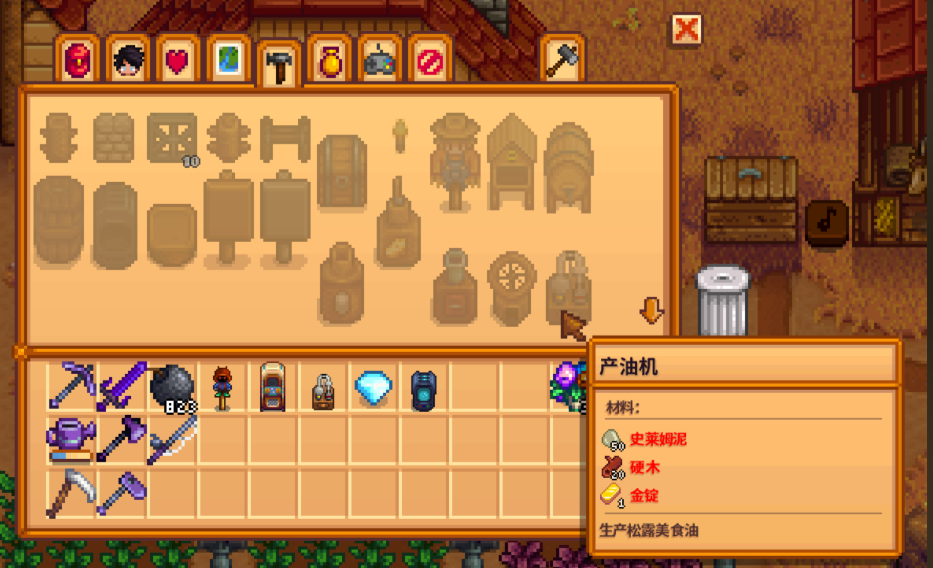
Task: Open the heart relationships tab
Action: pyautogui.click(x=178, y=61)
